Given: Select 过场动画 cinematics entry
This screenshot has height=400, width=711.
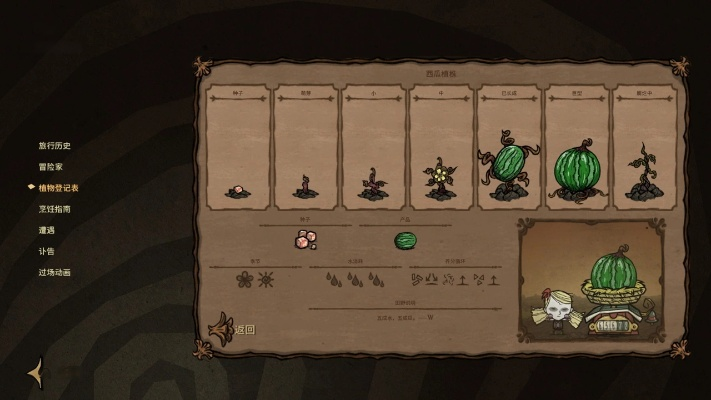Looking at the screenshot, I should coord(55,272).
